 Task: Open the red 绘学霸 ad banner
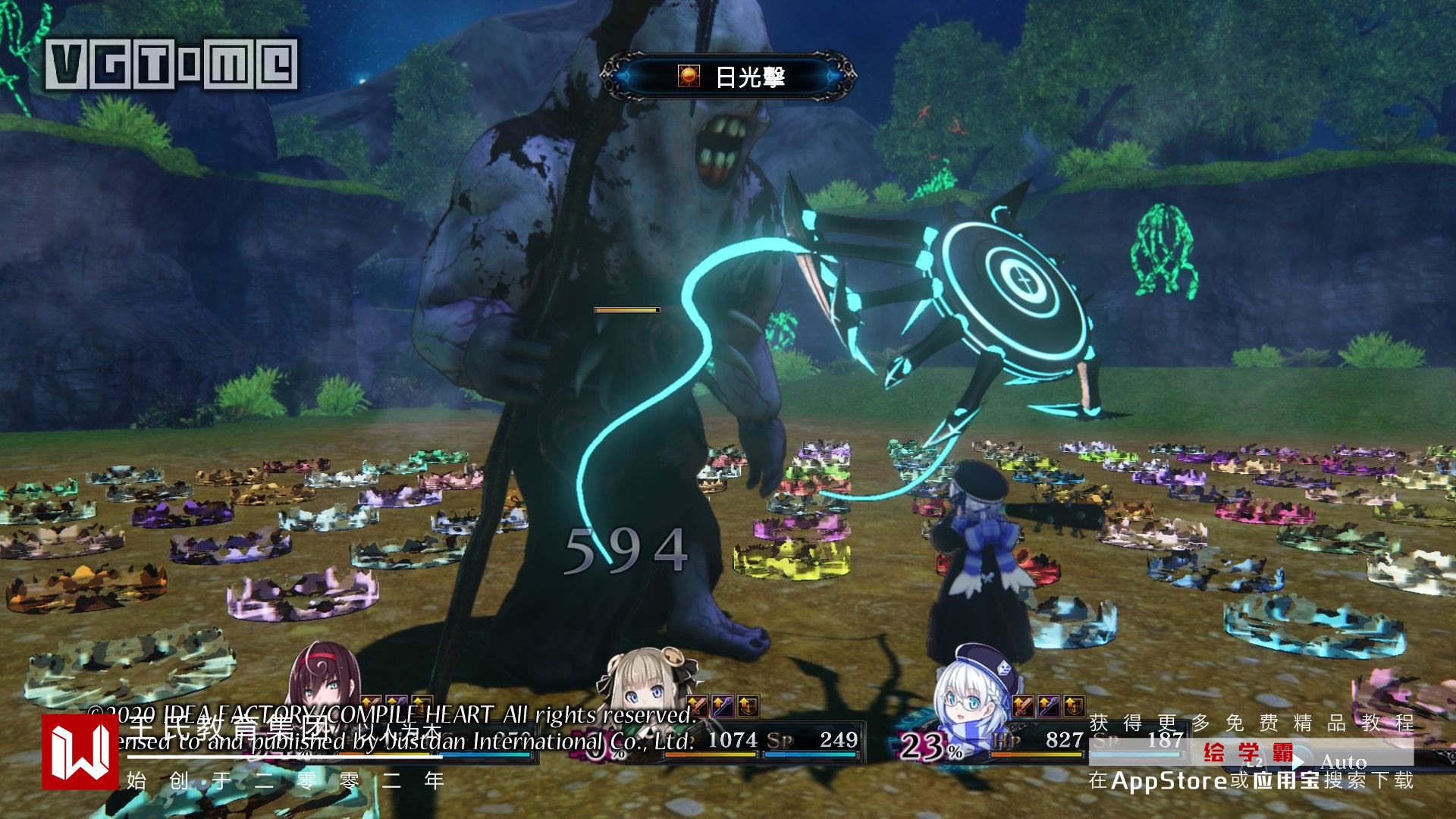(1248, 753)
